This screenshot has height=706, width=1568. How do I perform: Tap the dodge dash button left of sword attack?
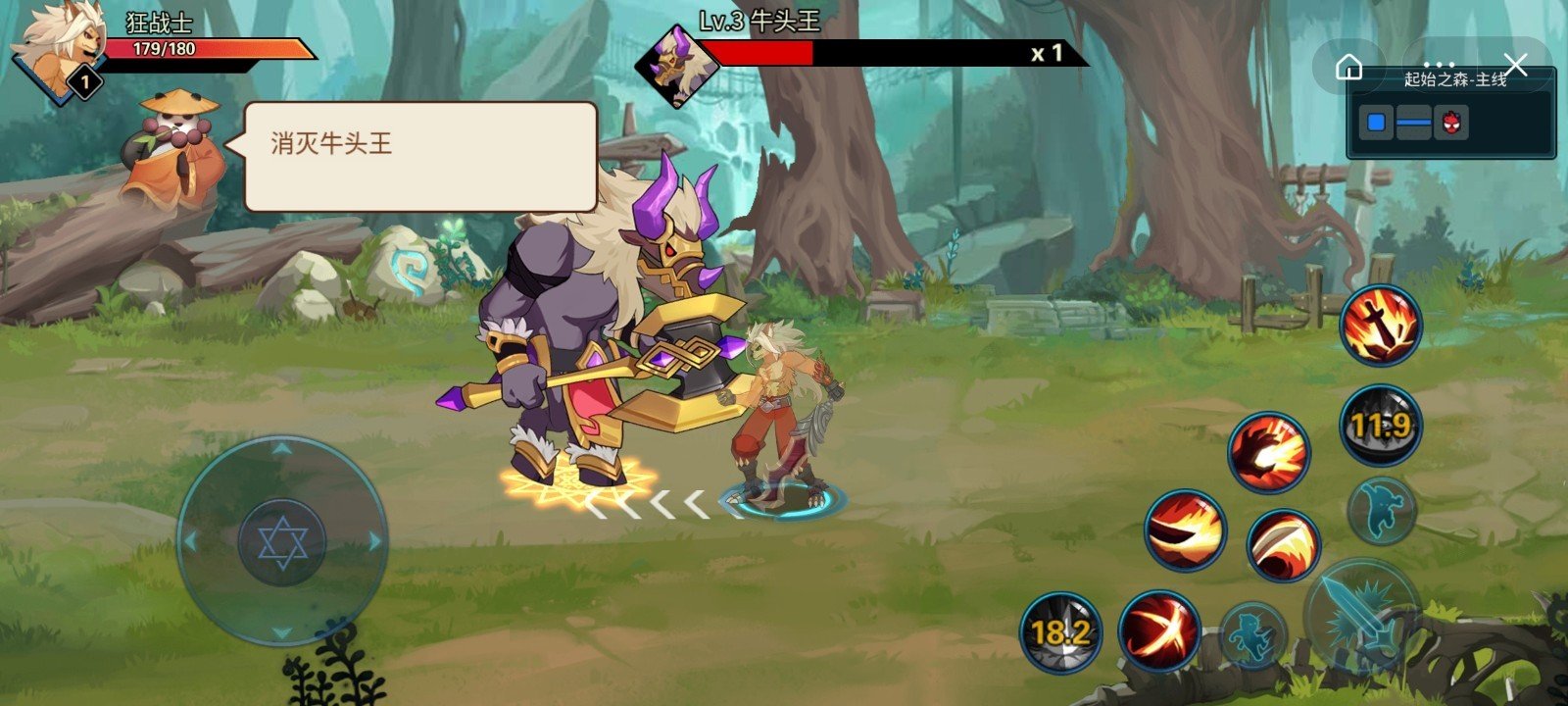pos(1253,635)
